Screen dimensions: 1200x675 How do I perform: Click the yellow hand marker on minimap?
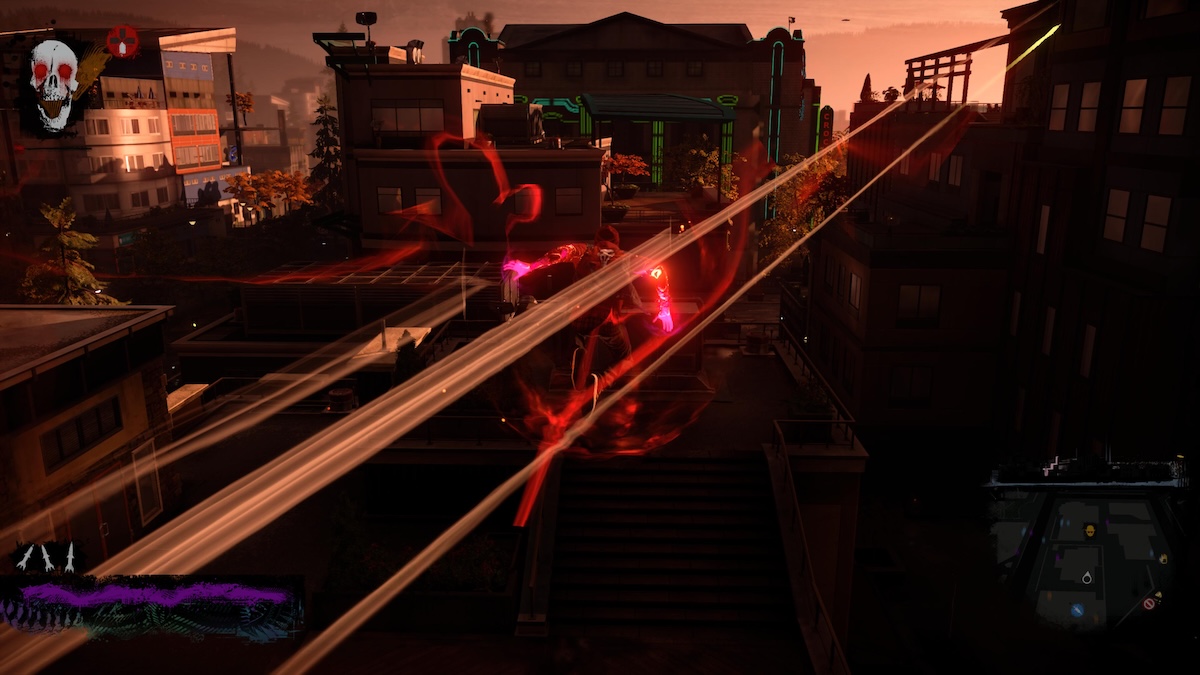[x=1162, y=558]
